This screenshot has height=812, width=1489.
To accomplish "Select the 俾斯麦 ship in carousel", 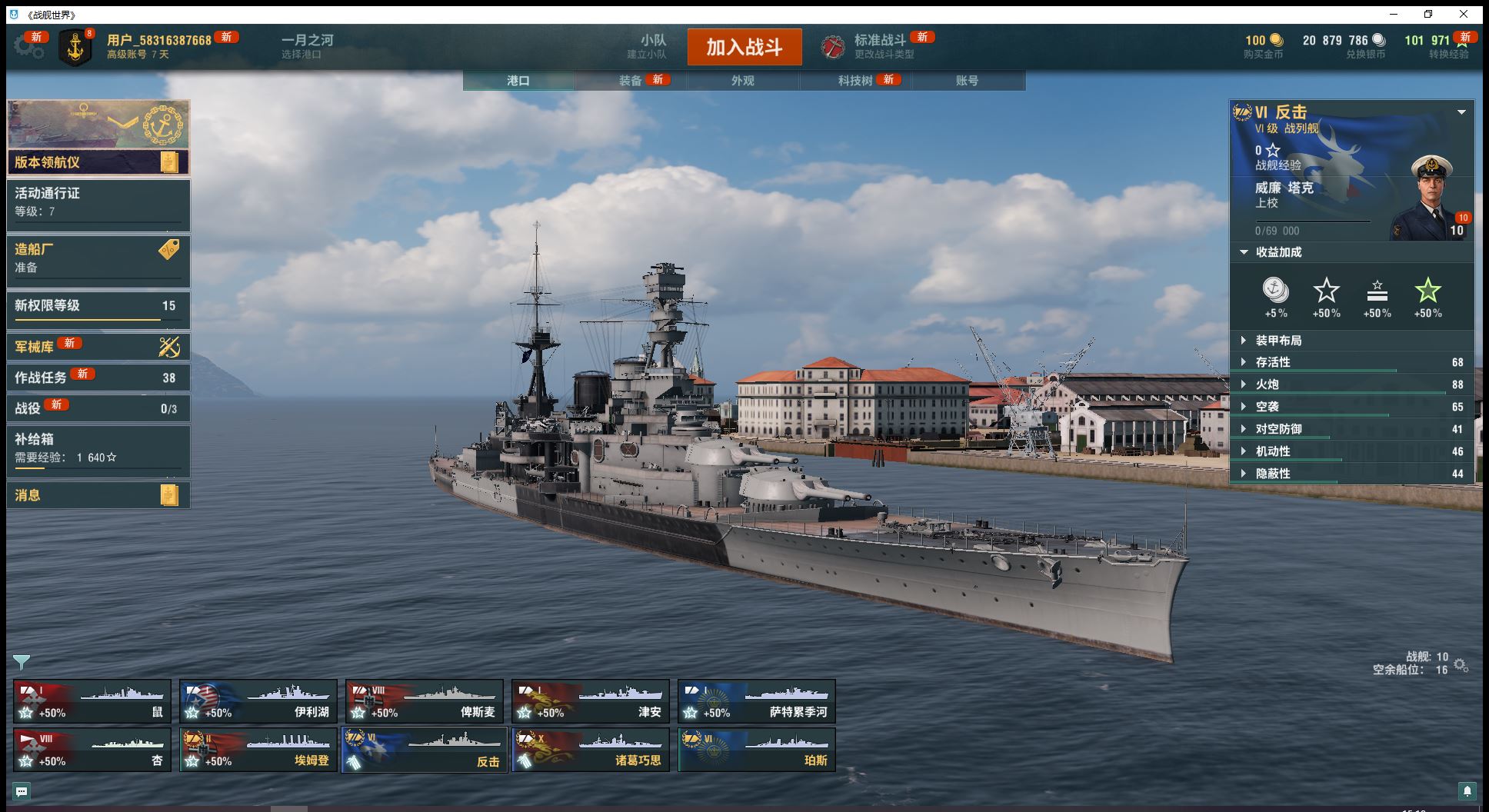I will [424, 701].
